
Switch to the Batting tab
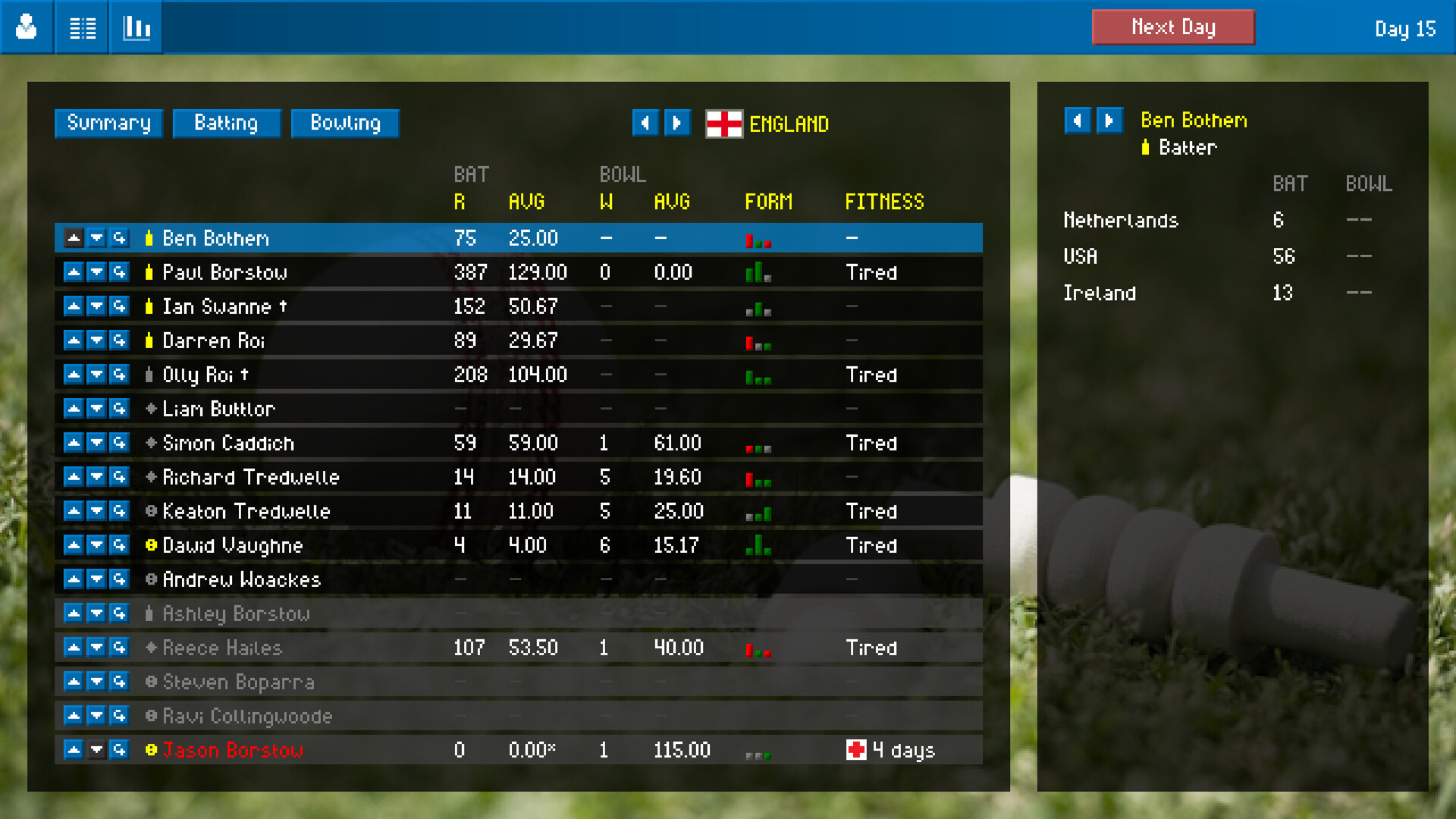coord(227,123)
